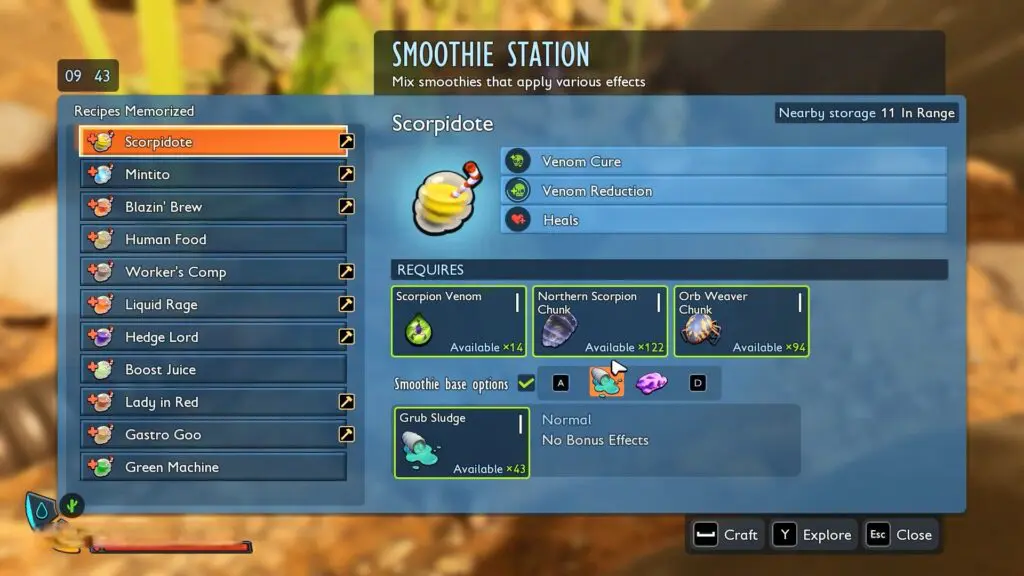Choose the grub sludge smoothie base
This screenshot has height=576, width=1024.
606,382
